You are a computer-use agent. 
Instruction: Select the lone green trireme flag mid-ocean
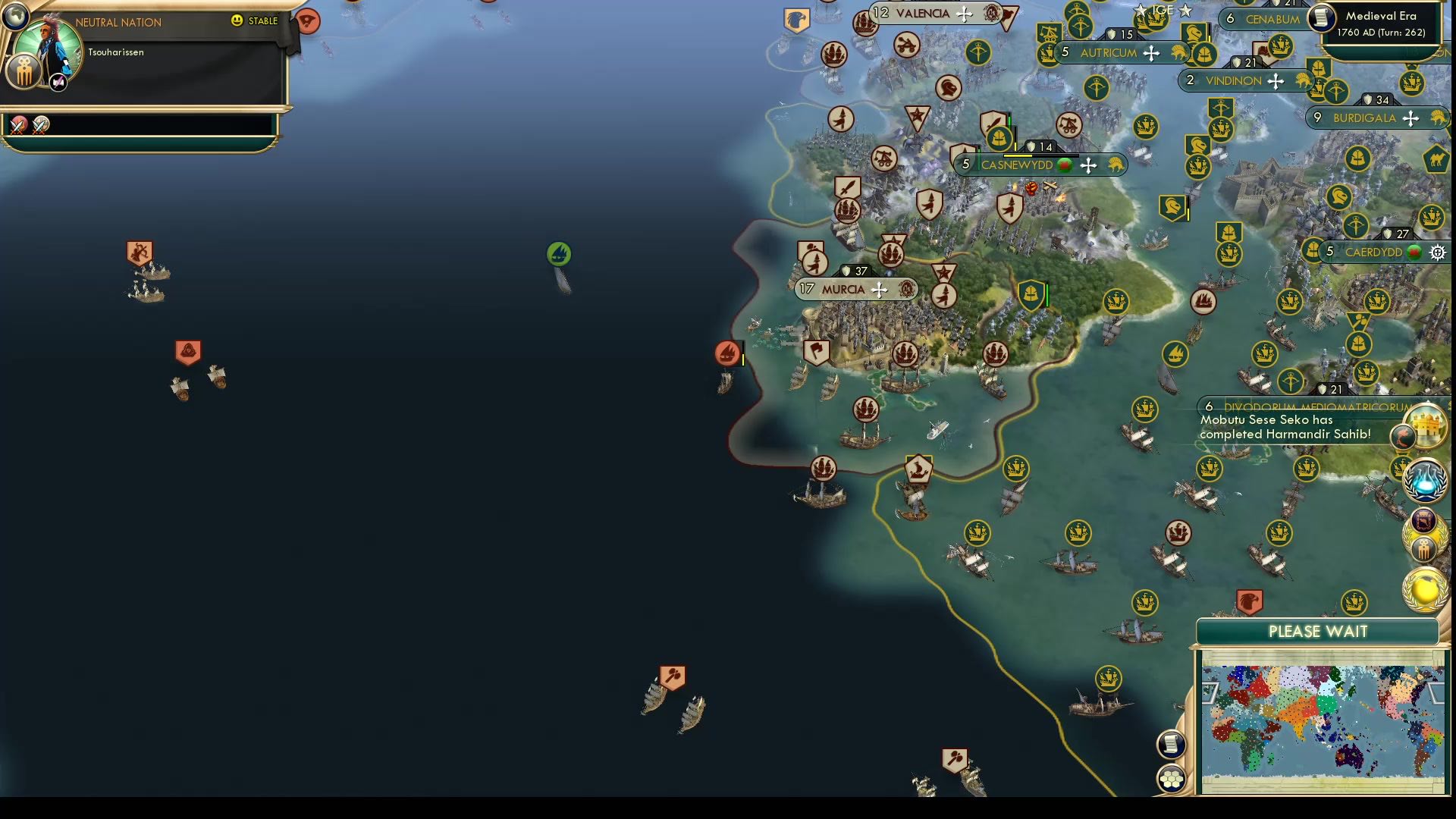[x=559, y=253]
